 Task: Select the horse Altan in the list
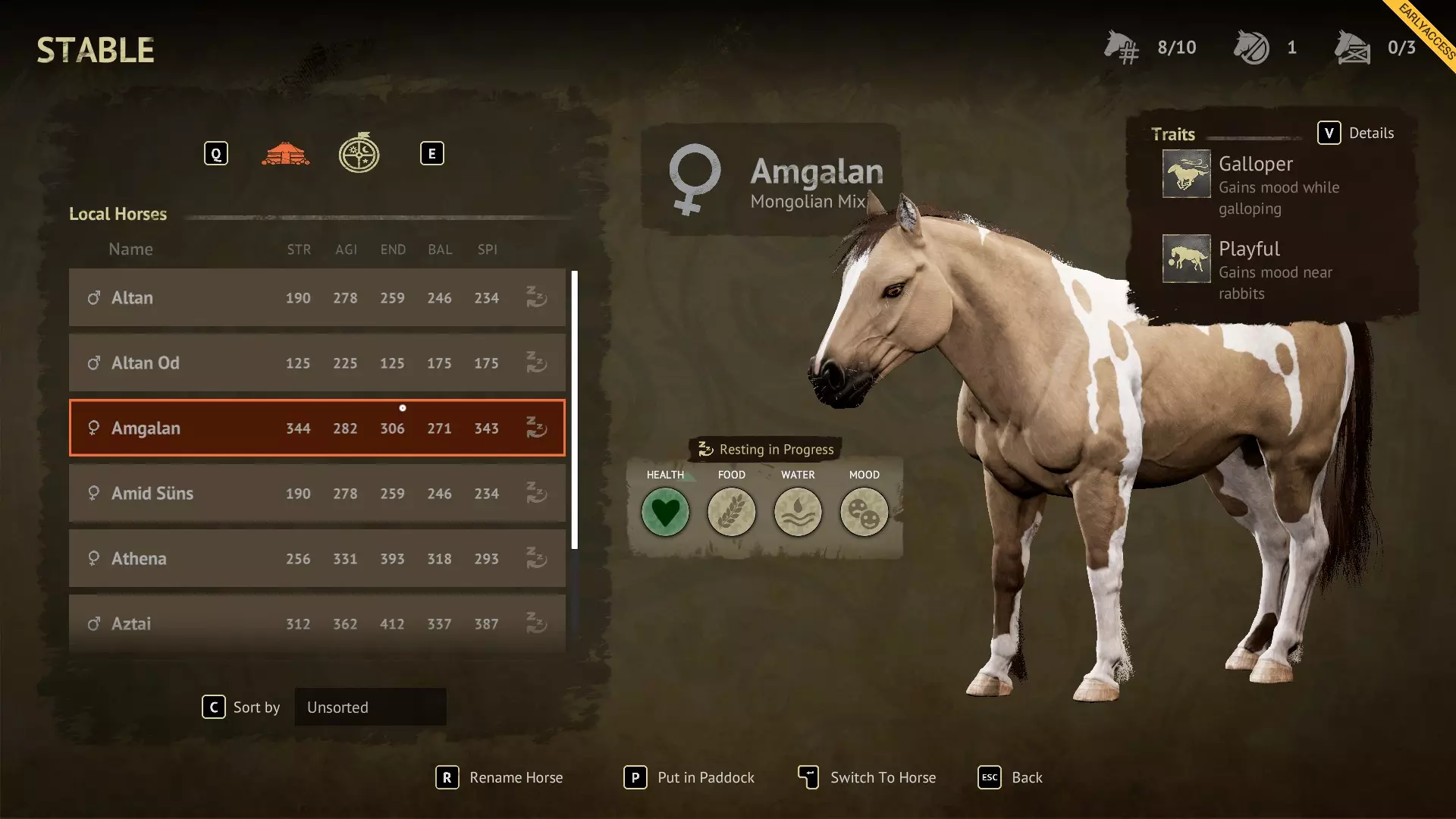317,298
